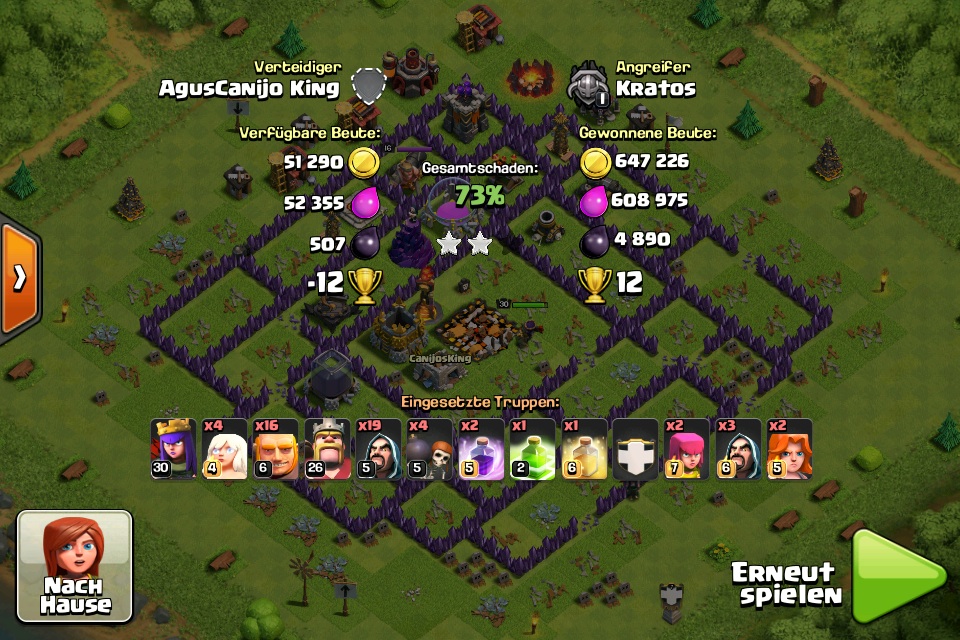Tap the Healer x4 troop card
The height and width of the screenshot is (640, 960).
click(225, 448)
